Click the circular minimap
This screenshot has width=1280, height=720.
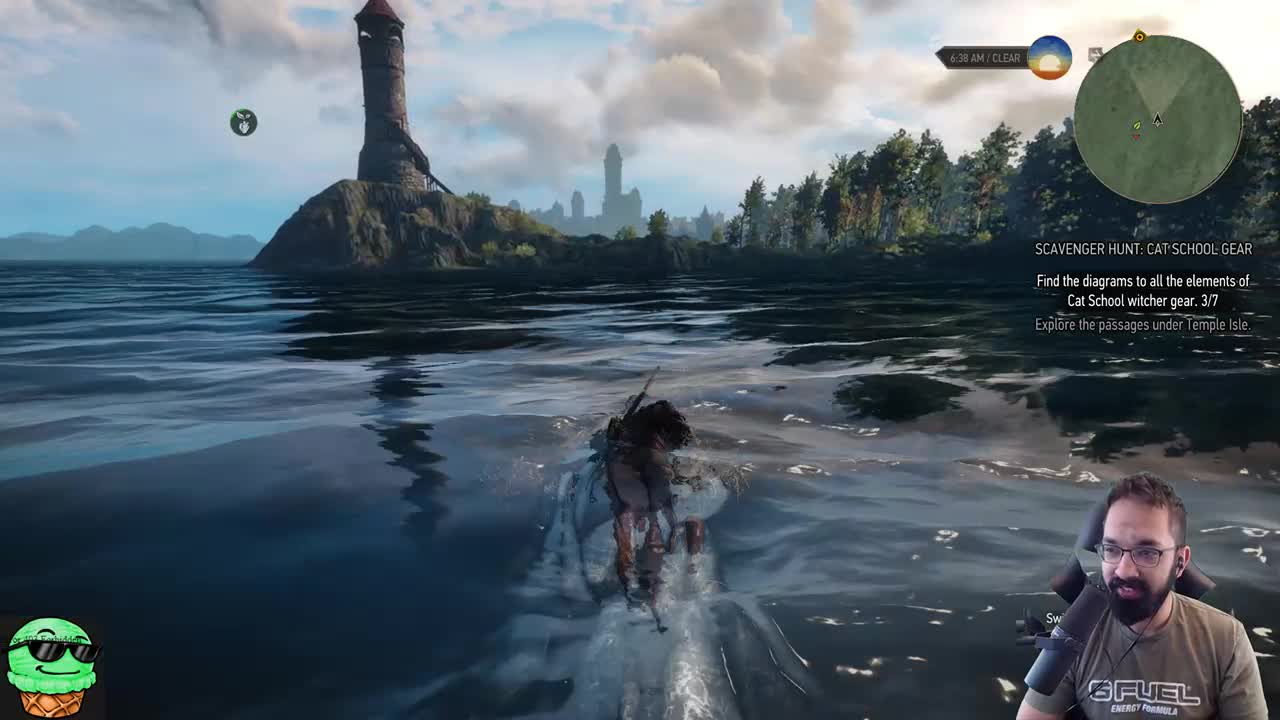coord(1157,119)
